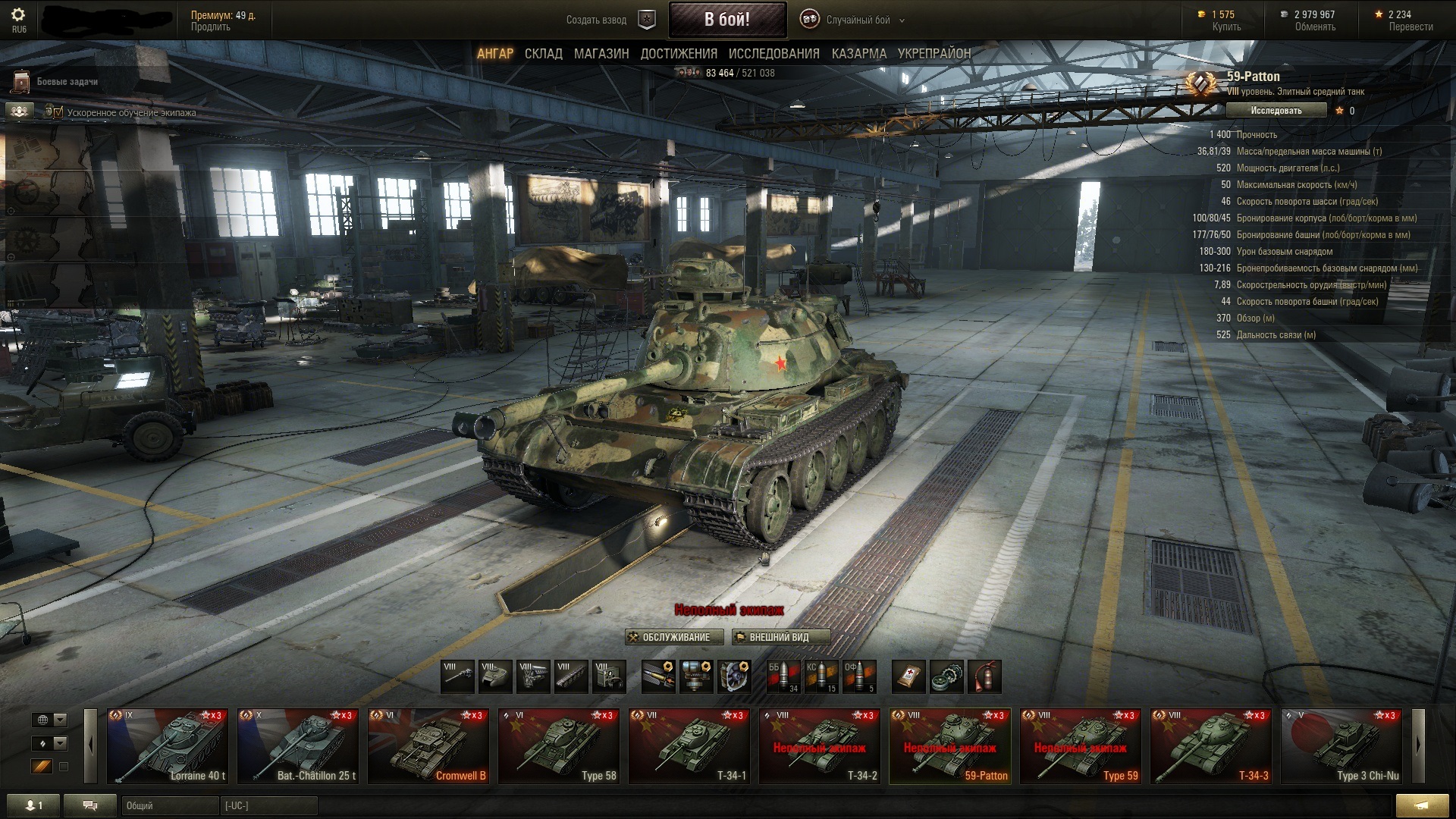The height and width of the screenshot is (819, 1456).
Task: Select the Lorraine 40 t tank
Action: click(167, 746)
